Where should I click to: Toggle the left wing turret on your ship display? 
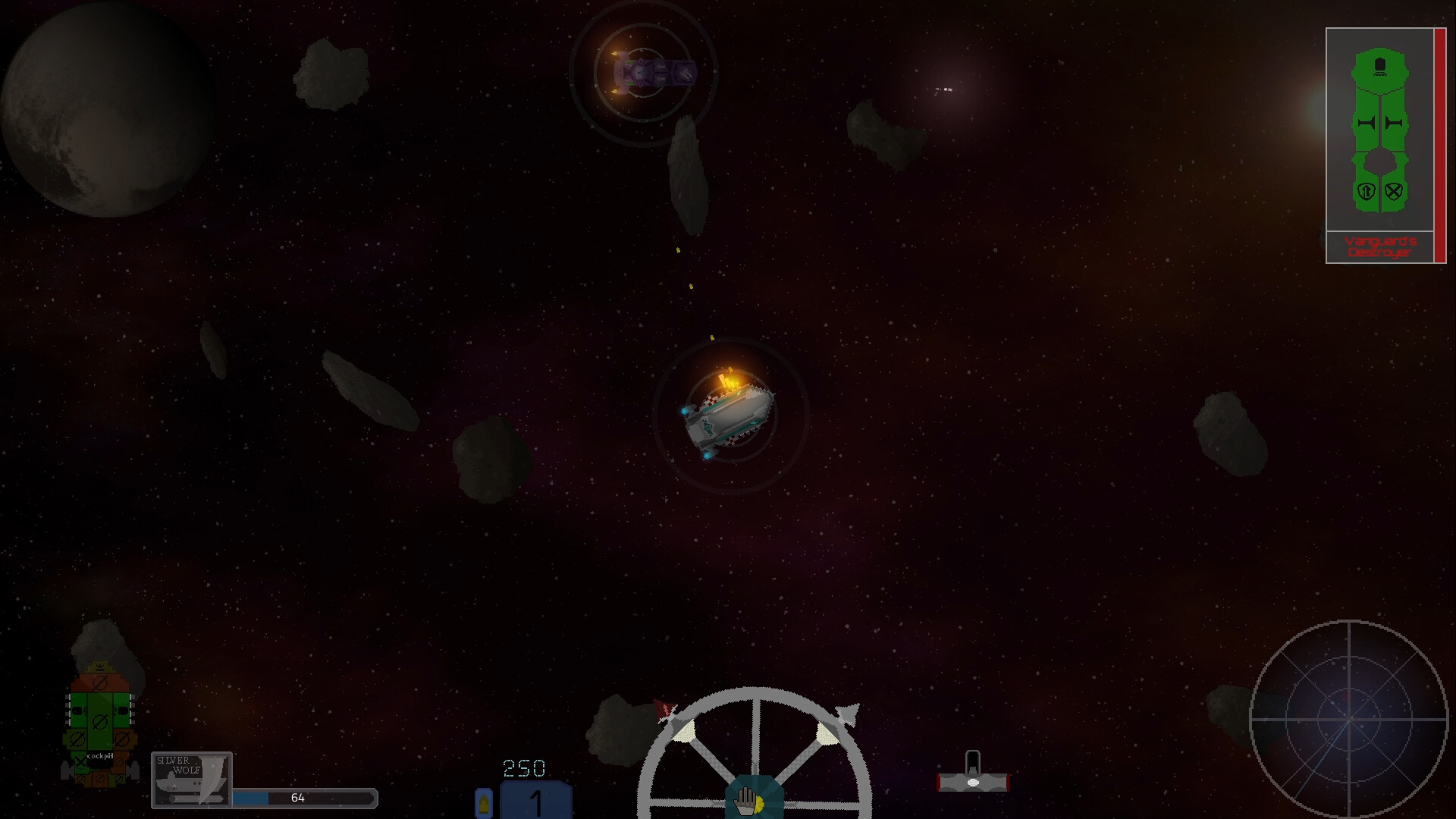[x=77, y=709]
